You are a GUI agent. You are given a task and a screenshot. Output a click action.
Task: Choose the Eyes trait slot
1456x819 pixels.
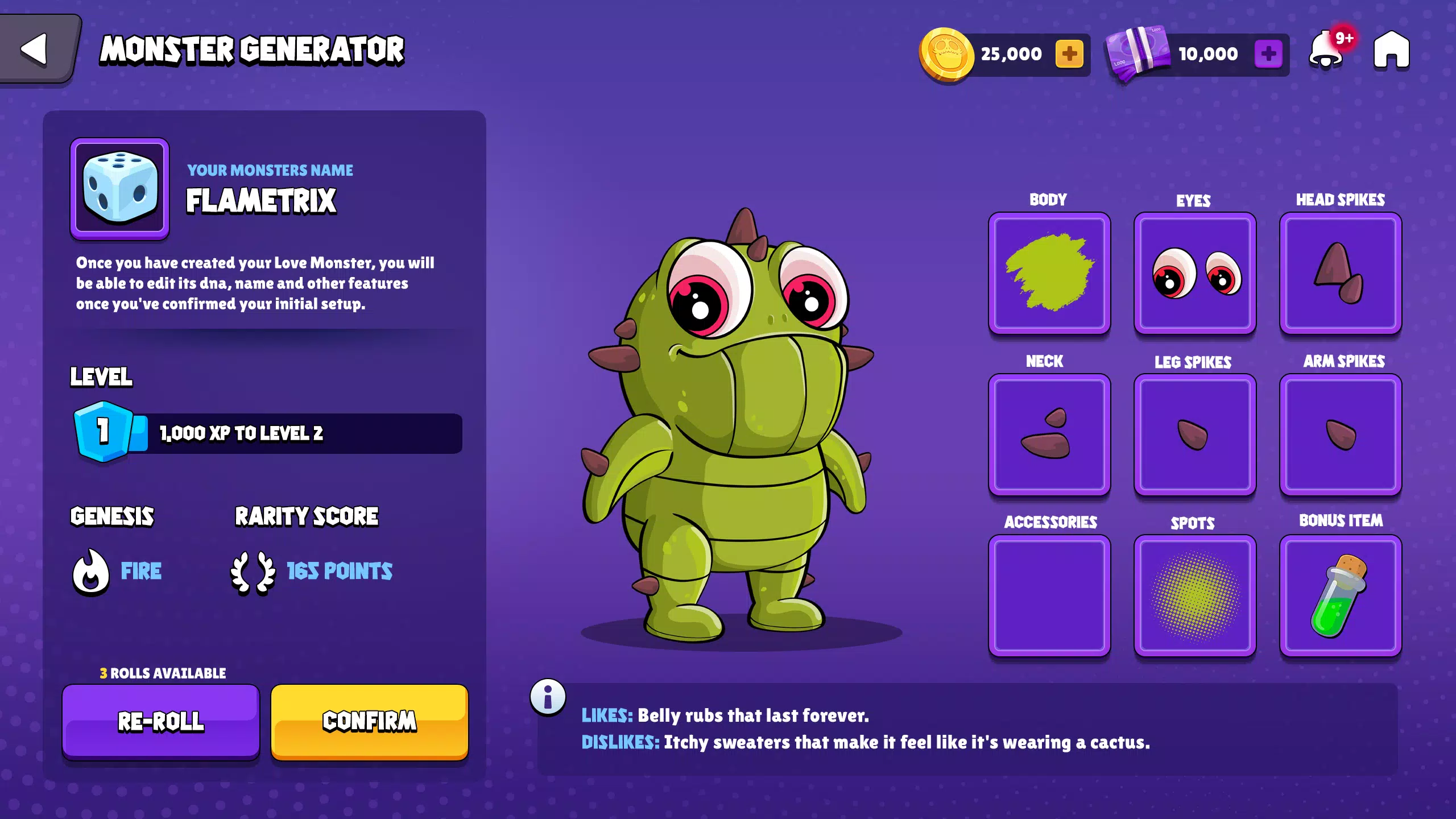click(x=1195, y=273)
